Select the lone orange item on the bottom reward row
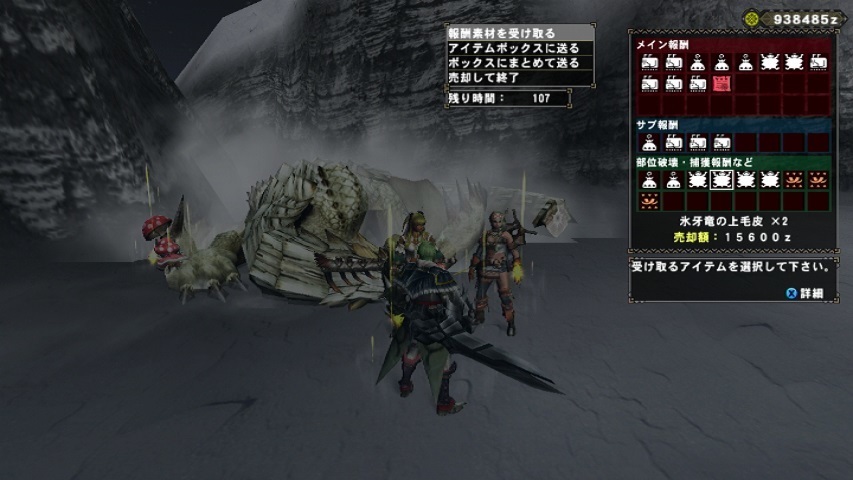The image size is (853, 480). [650, 201]
